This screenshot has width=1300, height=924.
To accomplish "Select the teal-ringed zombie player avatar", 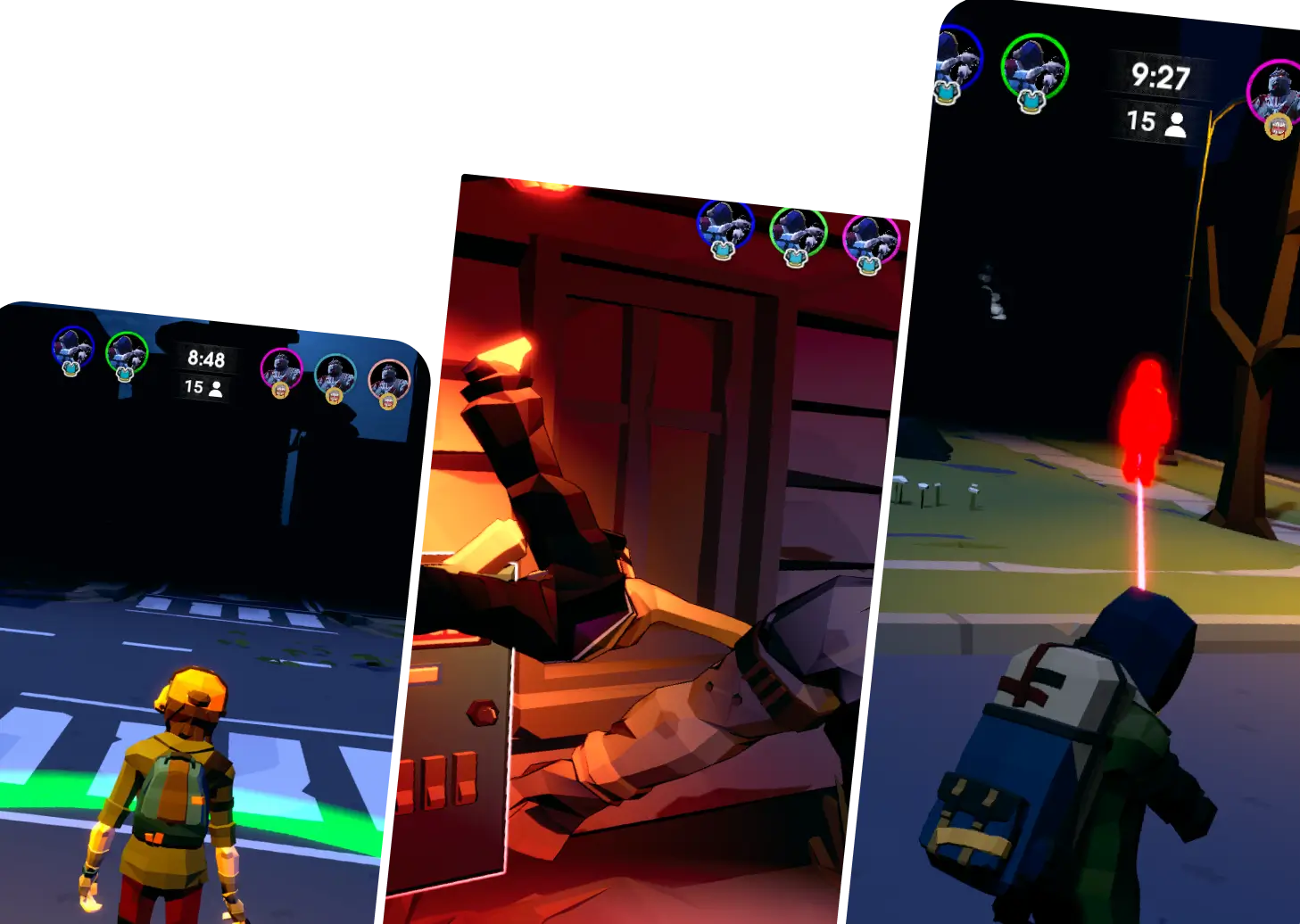I will point(335,375).
